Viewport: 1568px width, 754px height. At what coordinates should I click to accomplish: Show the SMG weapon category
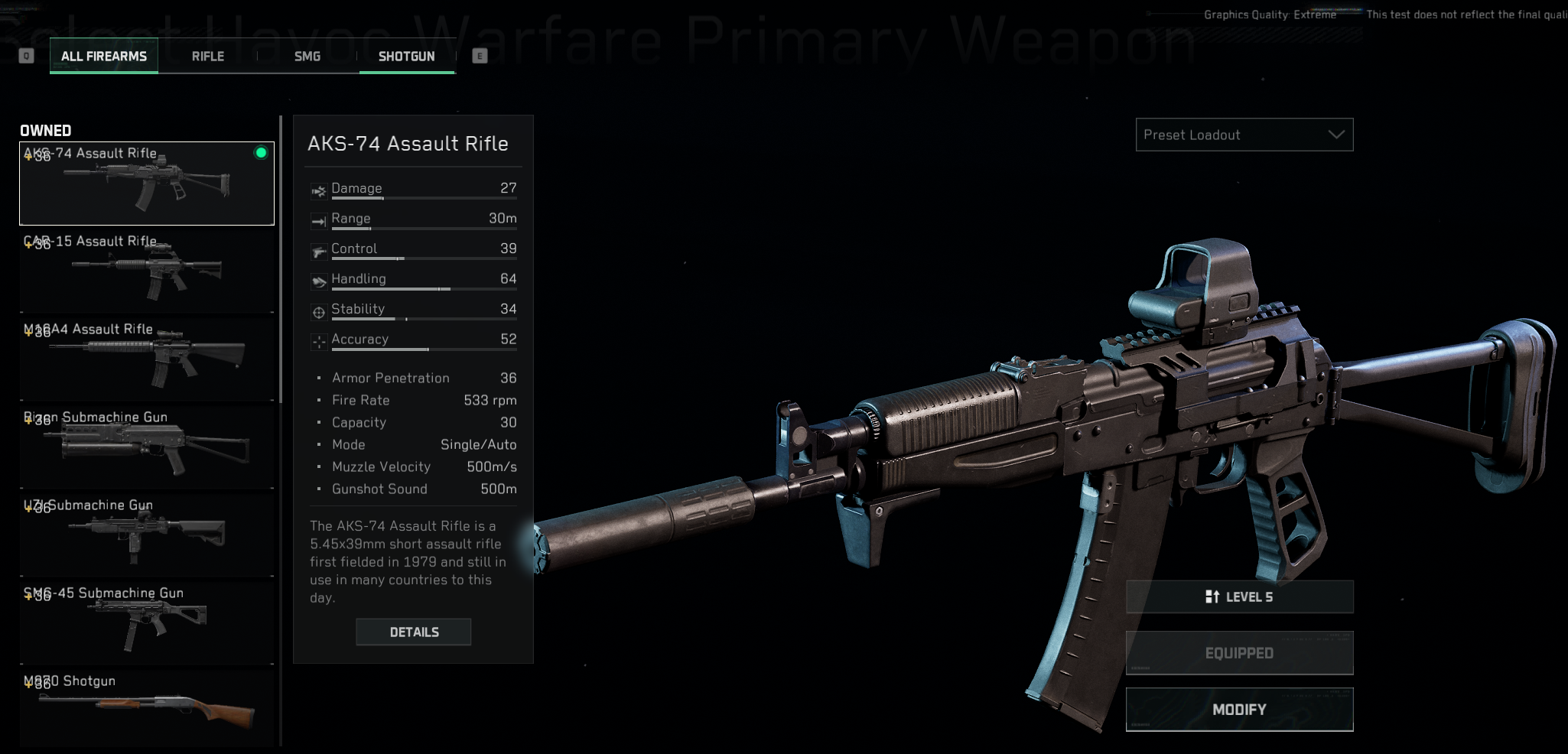point(307,56)
